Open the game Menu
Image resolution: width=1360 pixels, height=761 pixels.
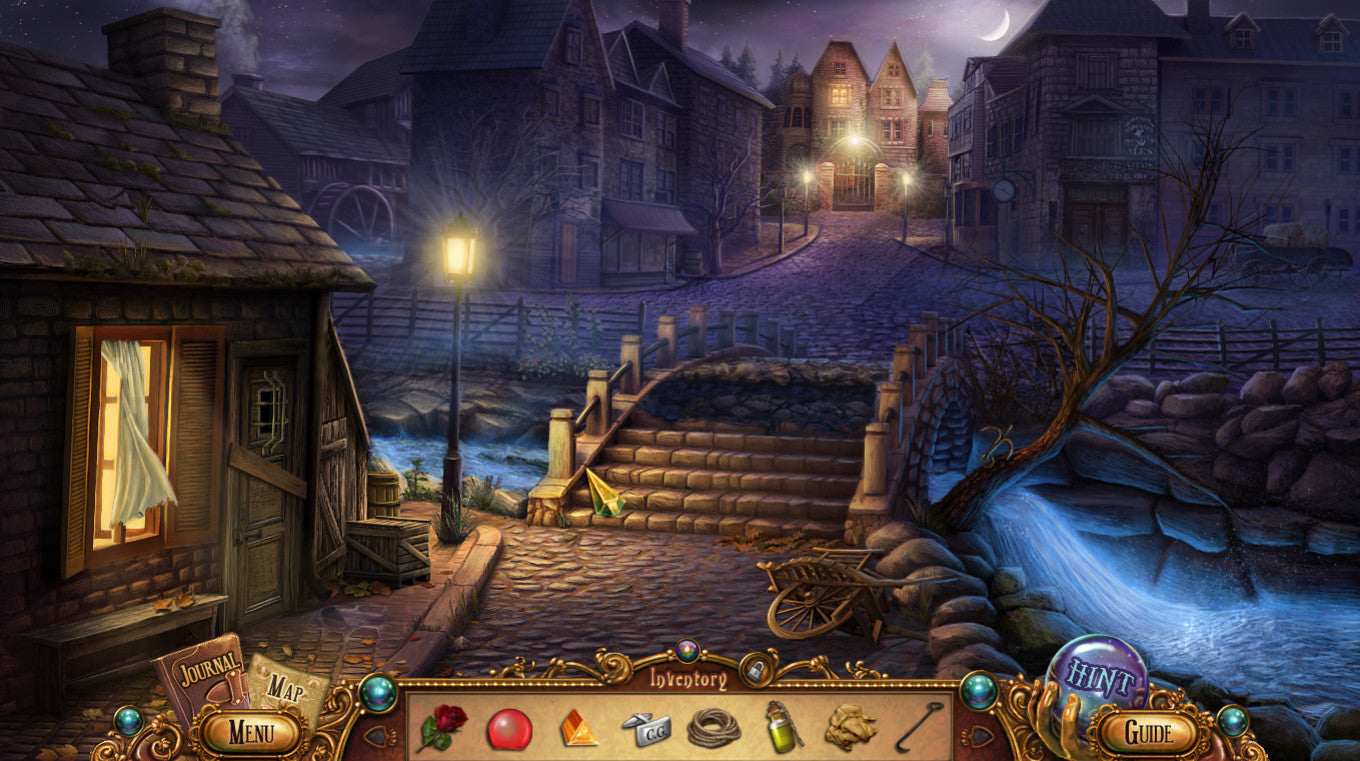(x=253, y=733)
